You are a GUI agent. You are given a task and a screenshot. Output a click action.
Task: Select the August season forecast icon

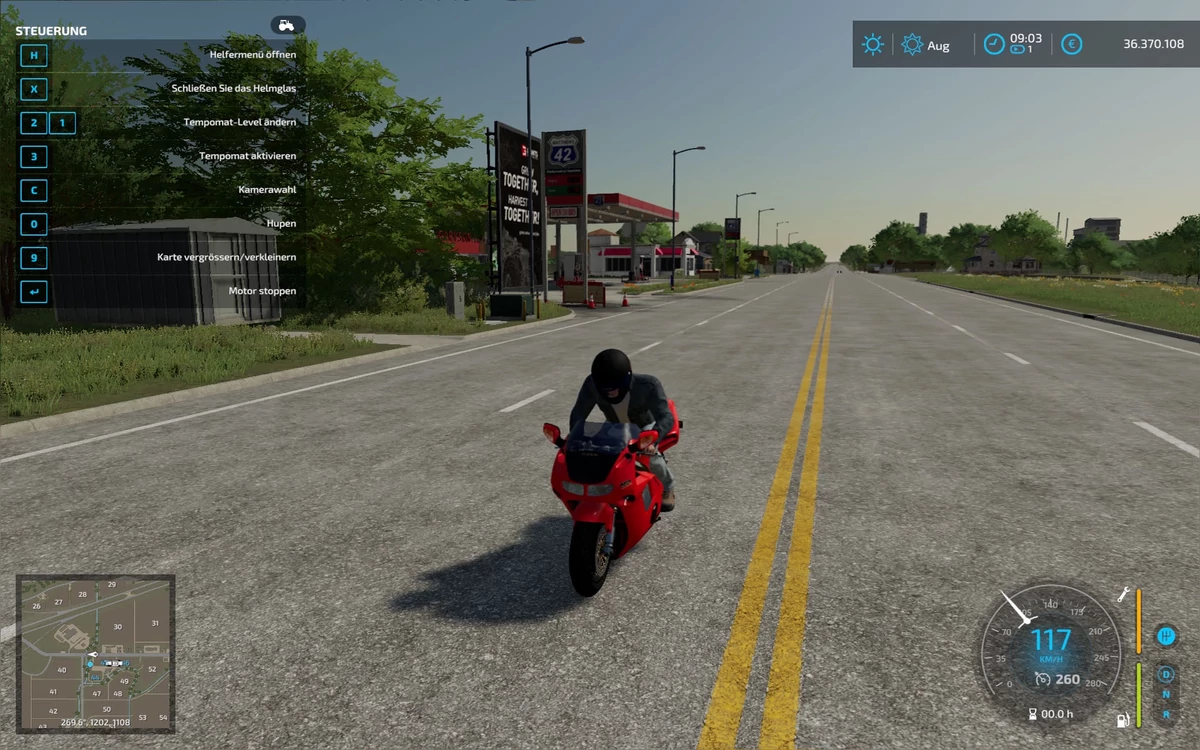coord(912,44)
